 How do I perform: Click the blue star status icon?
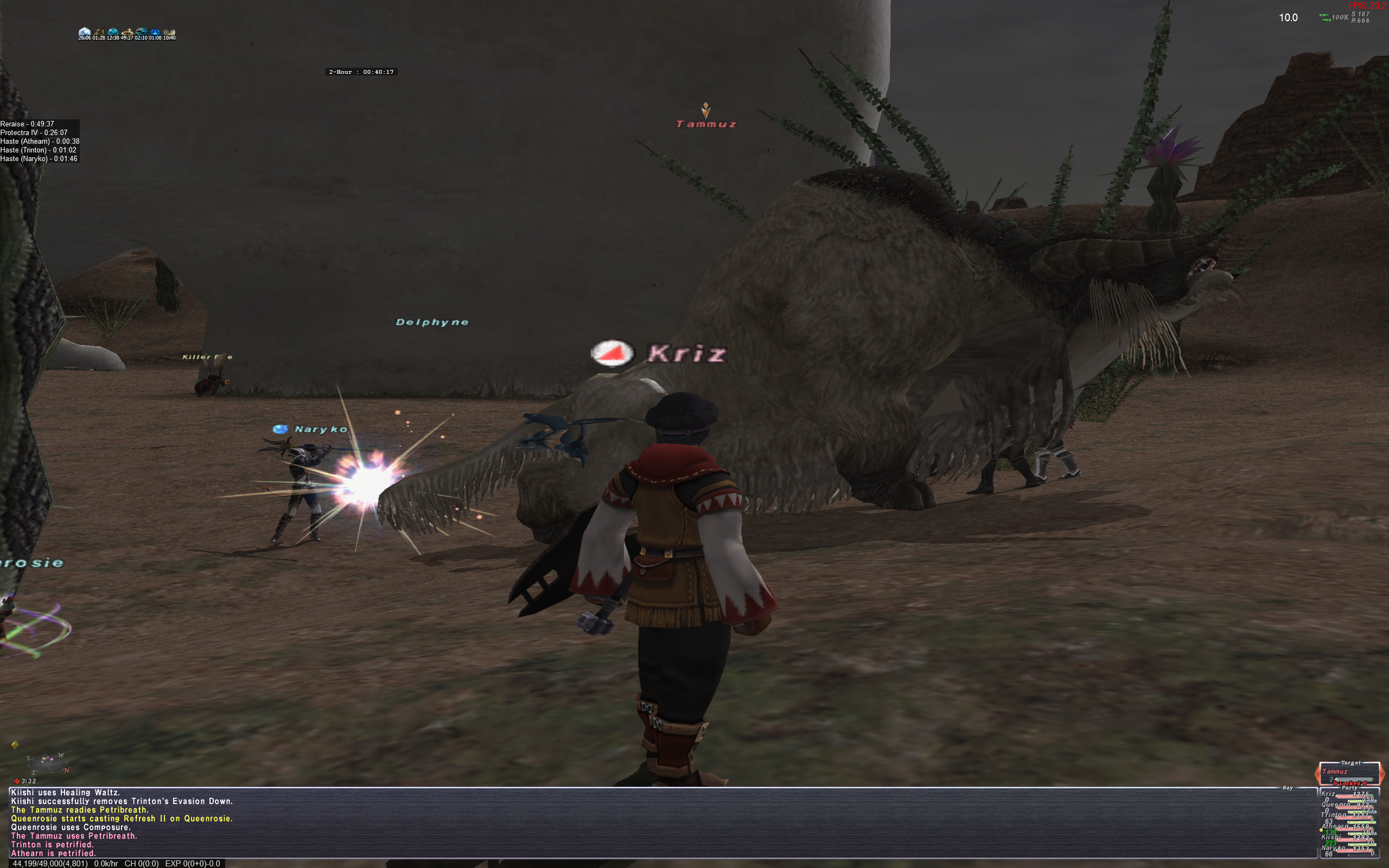[x=155, y=31]
